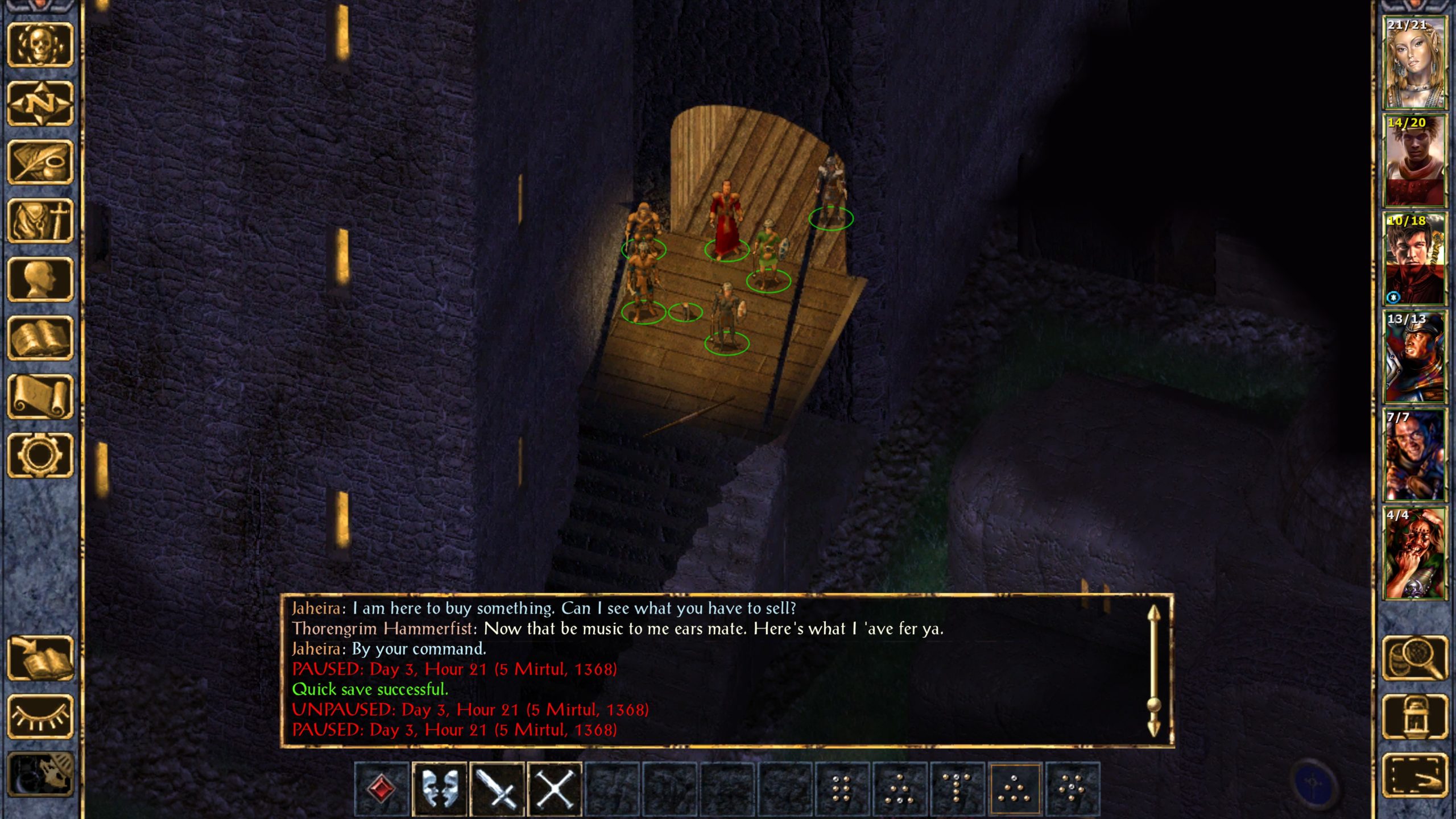The height and width of the screenshot is (819, 1456).
Task: Open the inventory screen
Action: 40,221
